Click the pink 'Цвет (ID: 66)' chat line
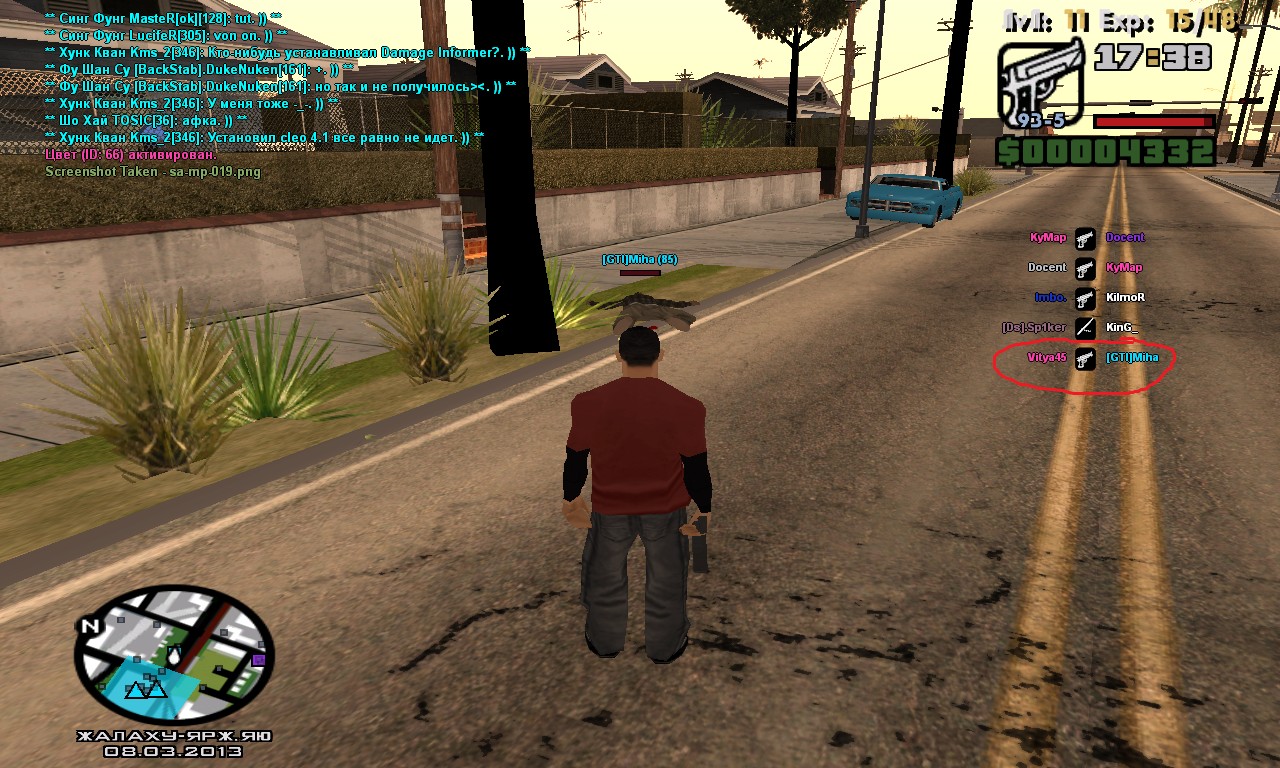 pos(131,155)
